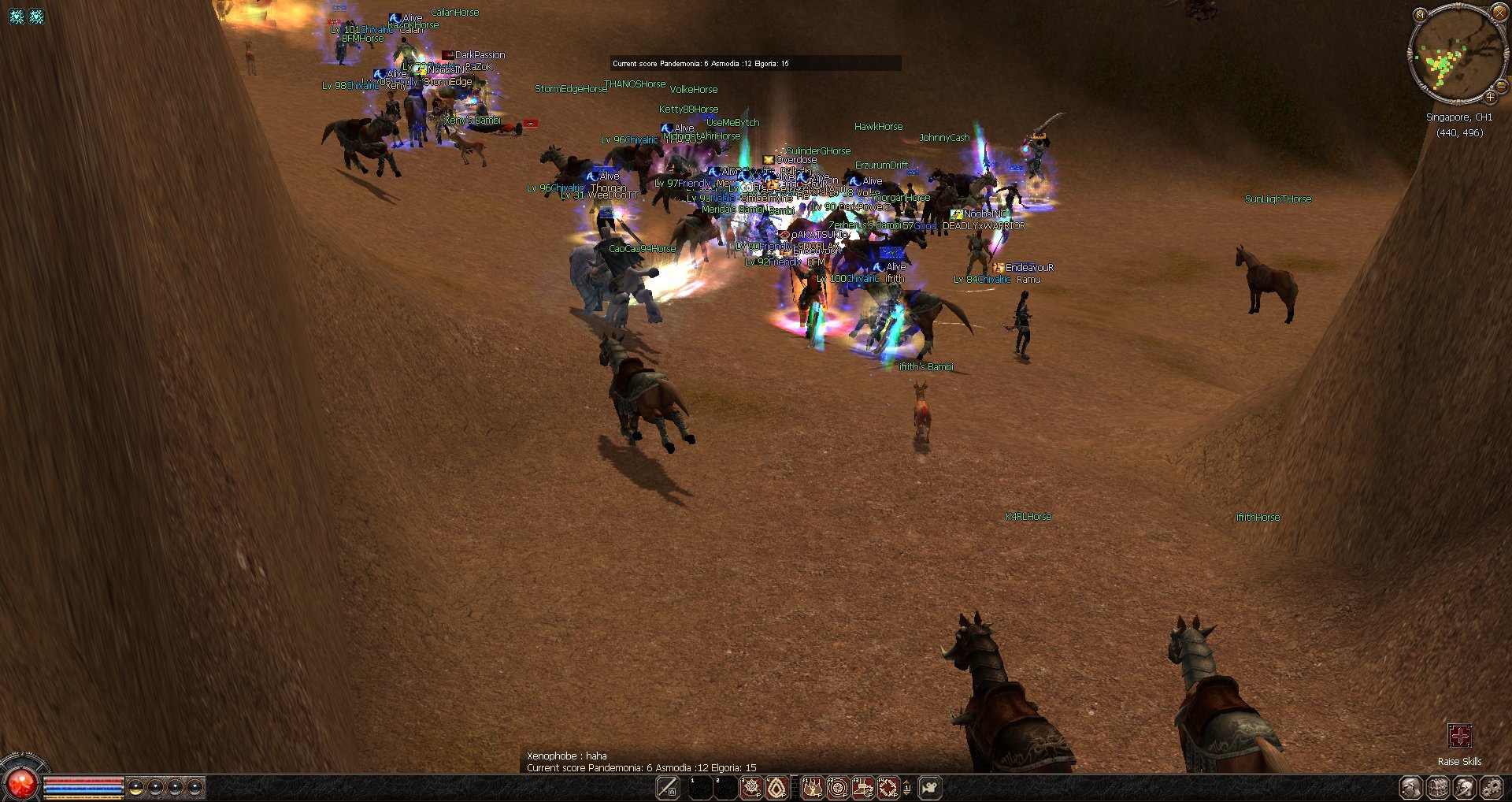Open system options via the gears icon
The height and width of the screenshot is (802, 1512).
click(1492, 787)
